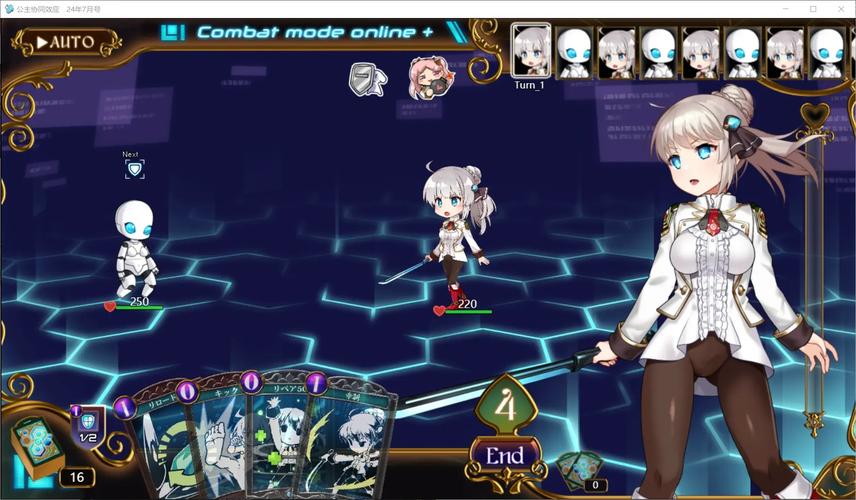Click the pink-haired chibi character icon

[x=427, y=77]
